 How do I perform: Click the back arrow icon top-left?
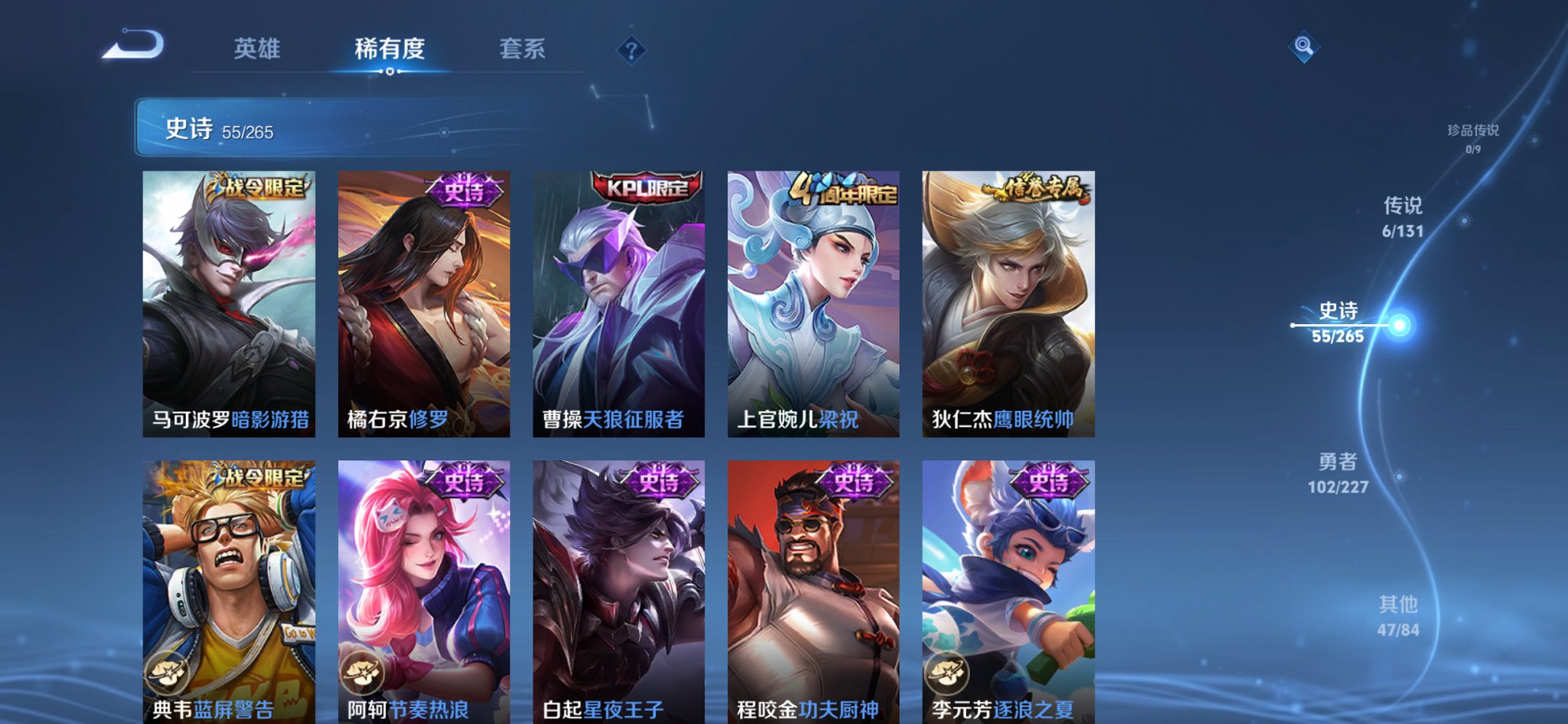pos(135,46)
